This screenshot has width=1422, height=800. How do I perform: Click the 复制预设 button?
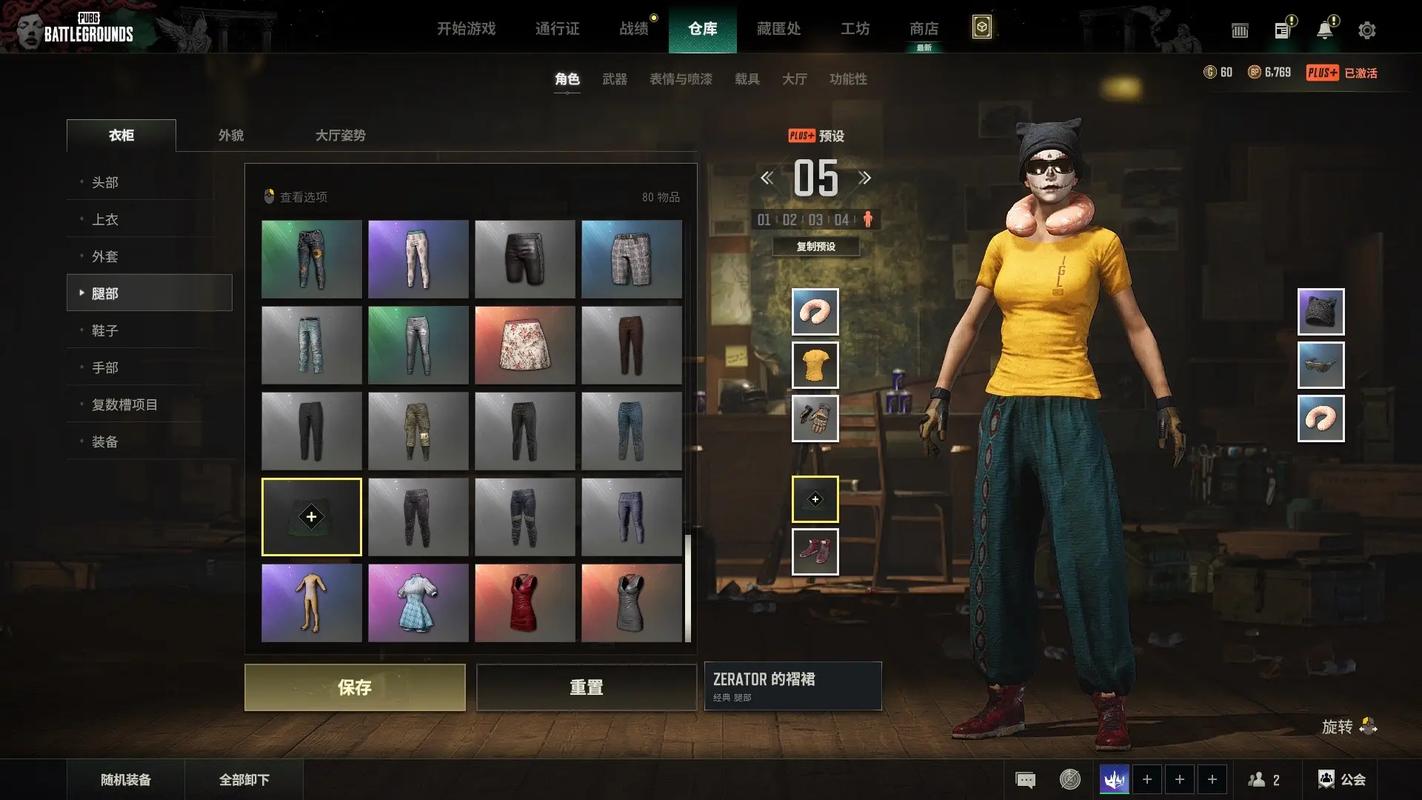tap(815, 246)
